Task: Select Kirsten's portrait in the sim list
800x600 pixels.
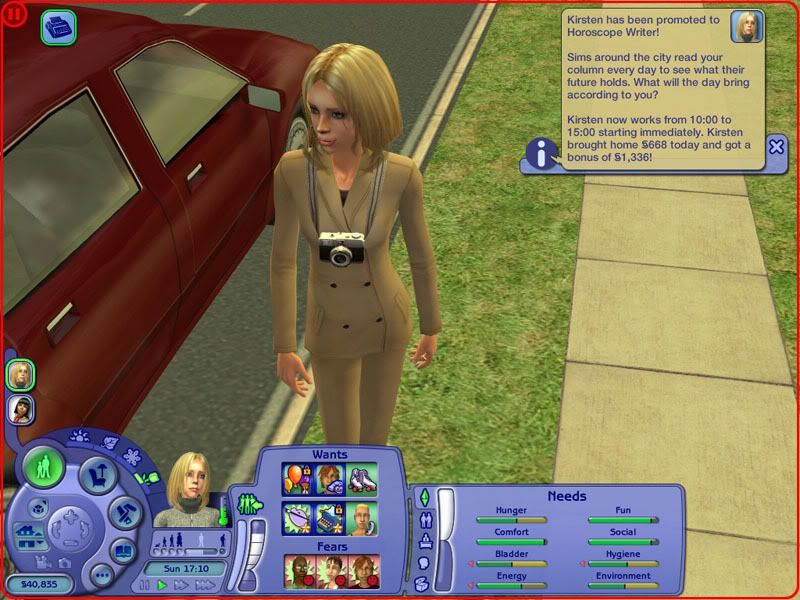Action: (20, 375)
